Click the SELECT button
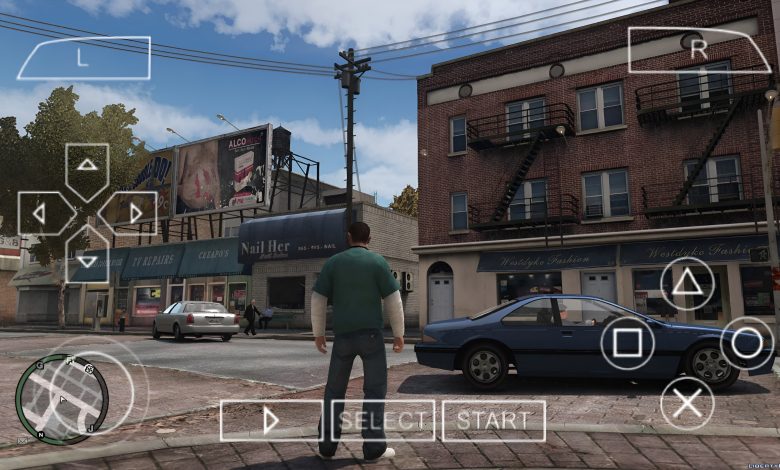Image resolution: width=780 pixels, height=470 pixels. point(383,421)
